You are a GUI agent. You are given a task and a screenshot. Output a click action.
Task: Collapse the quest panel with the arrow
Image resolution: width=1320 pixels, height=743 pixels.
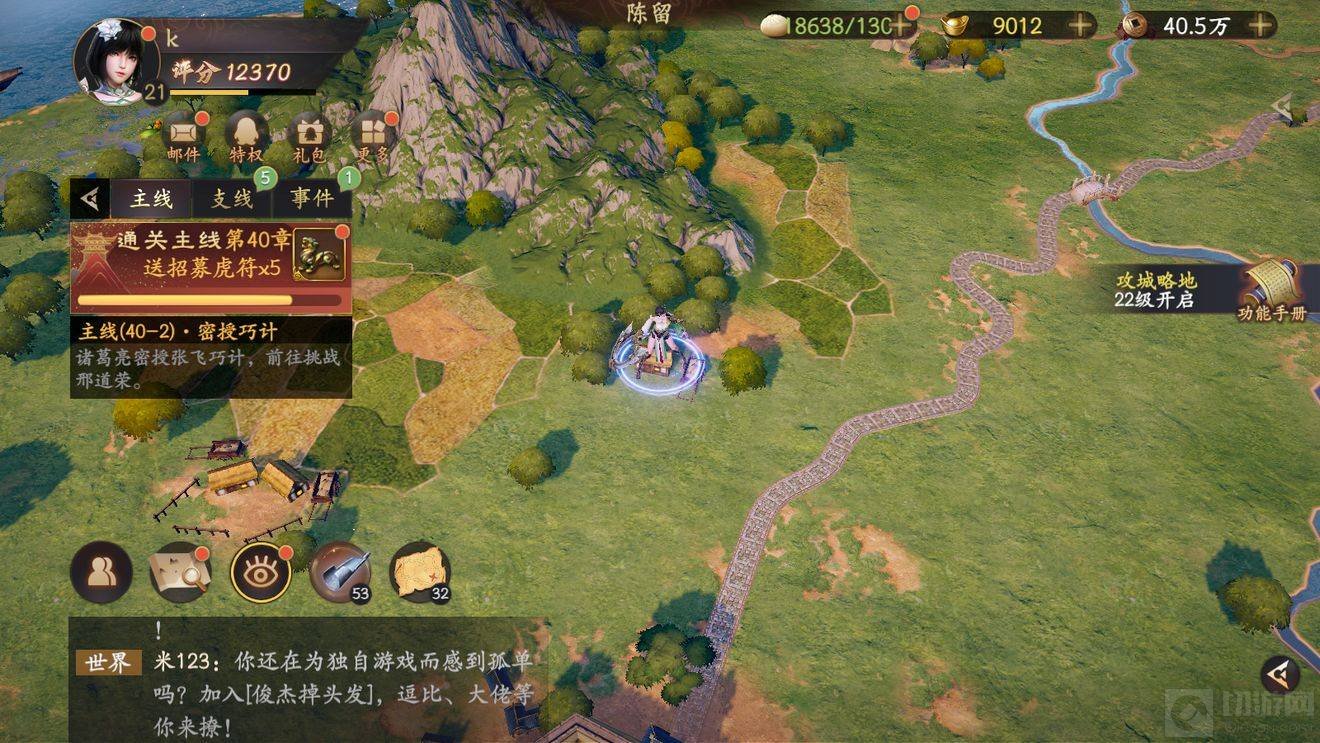[90, 199]
